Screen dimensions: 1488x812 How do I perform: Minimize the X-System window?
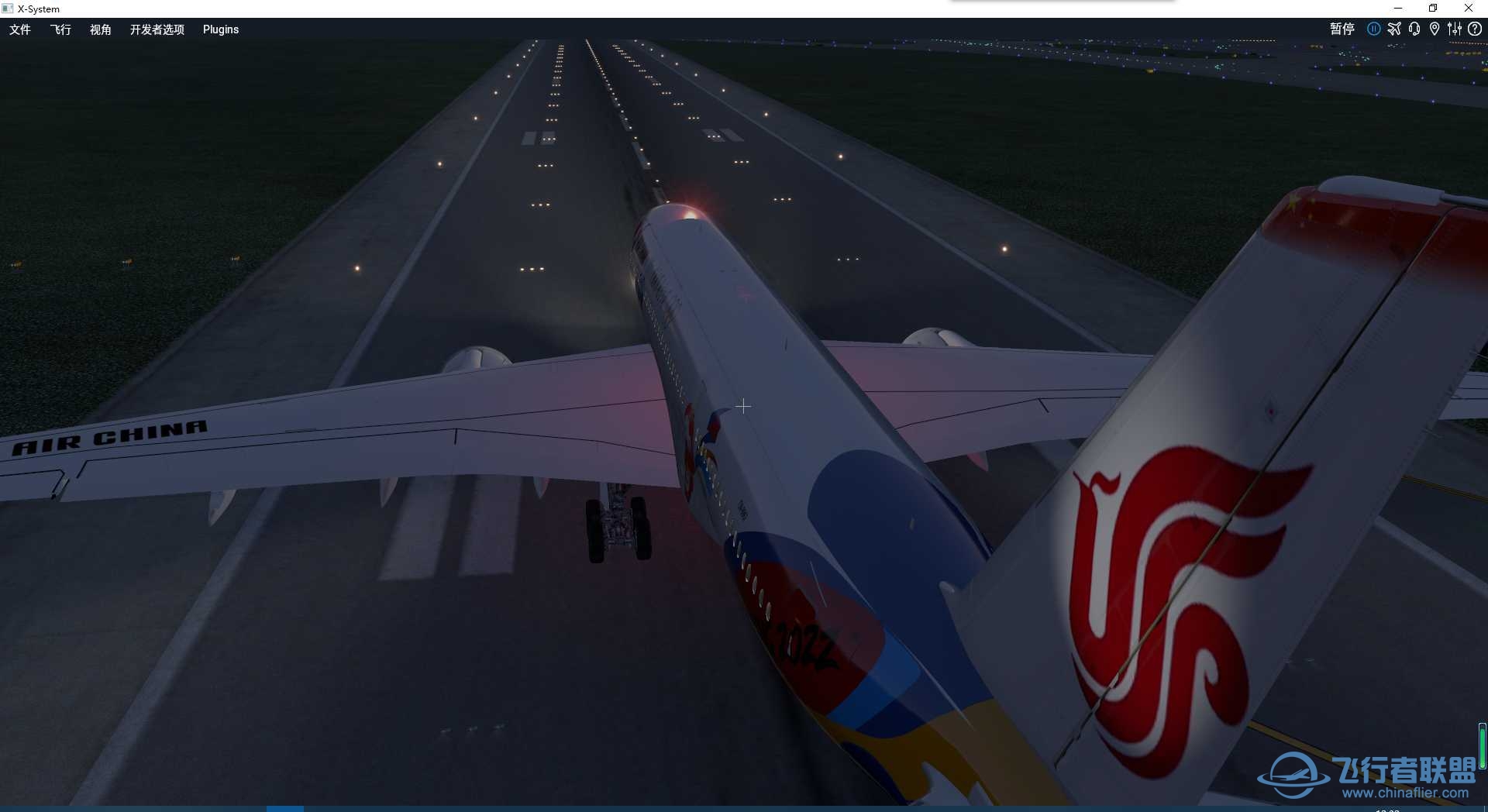(1399, 9)
